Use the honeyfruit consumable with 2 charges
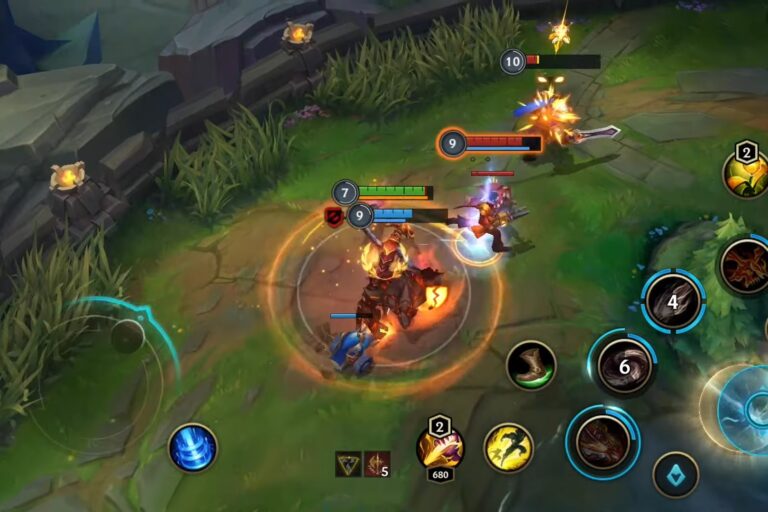 (x=746, y=175)
